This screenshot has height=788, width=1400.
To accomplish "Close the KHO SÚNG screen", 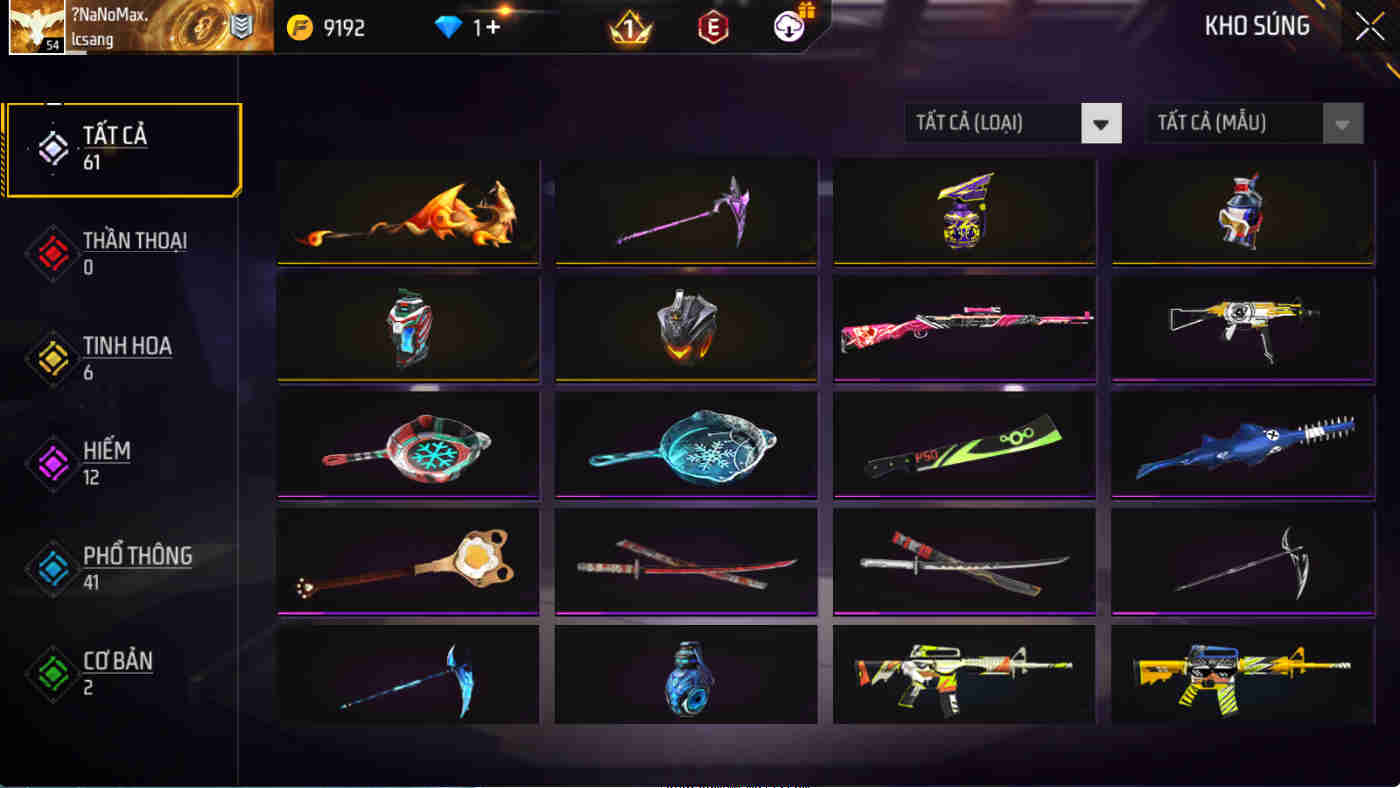I will (x=1369, y=26).
